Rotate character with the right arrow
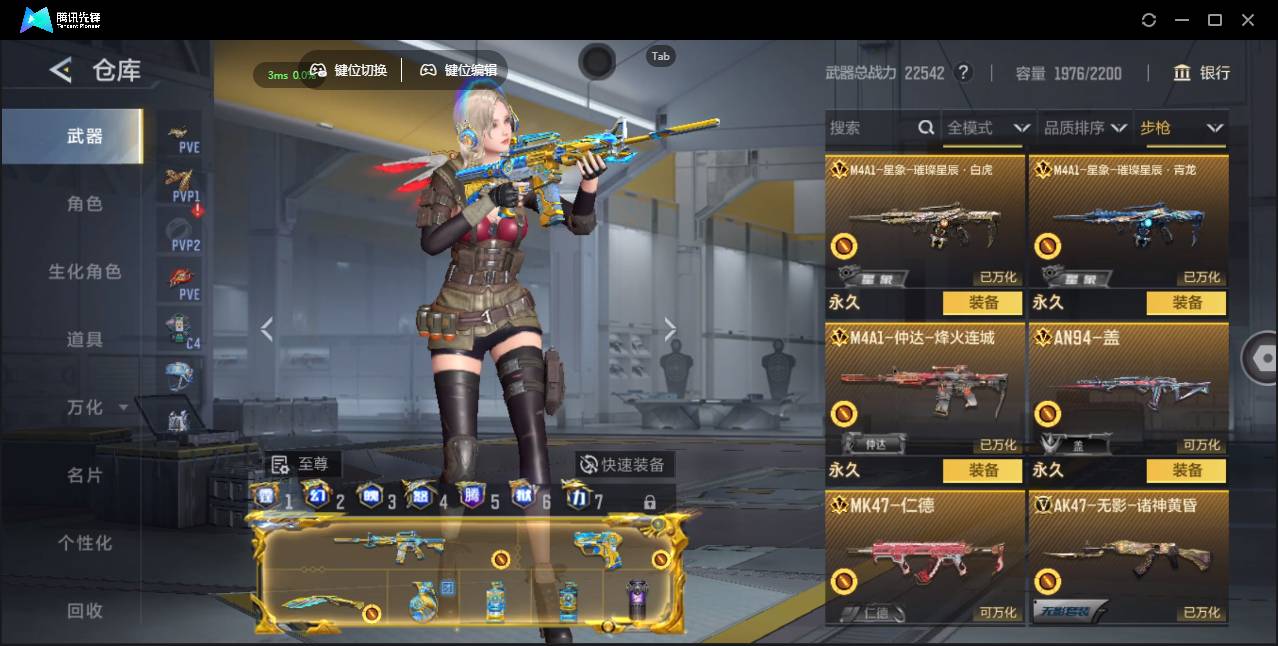 click(670, 330)
